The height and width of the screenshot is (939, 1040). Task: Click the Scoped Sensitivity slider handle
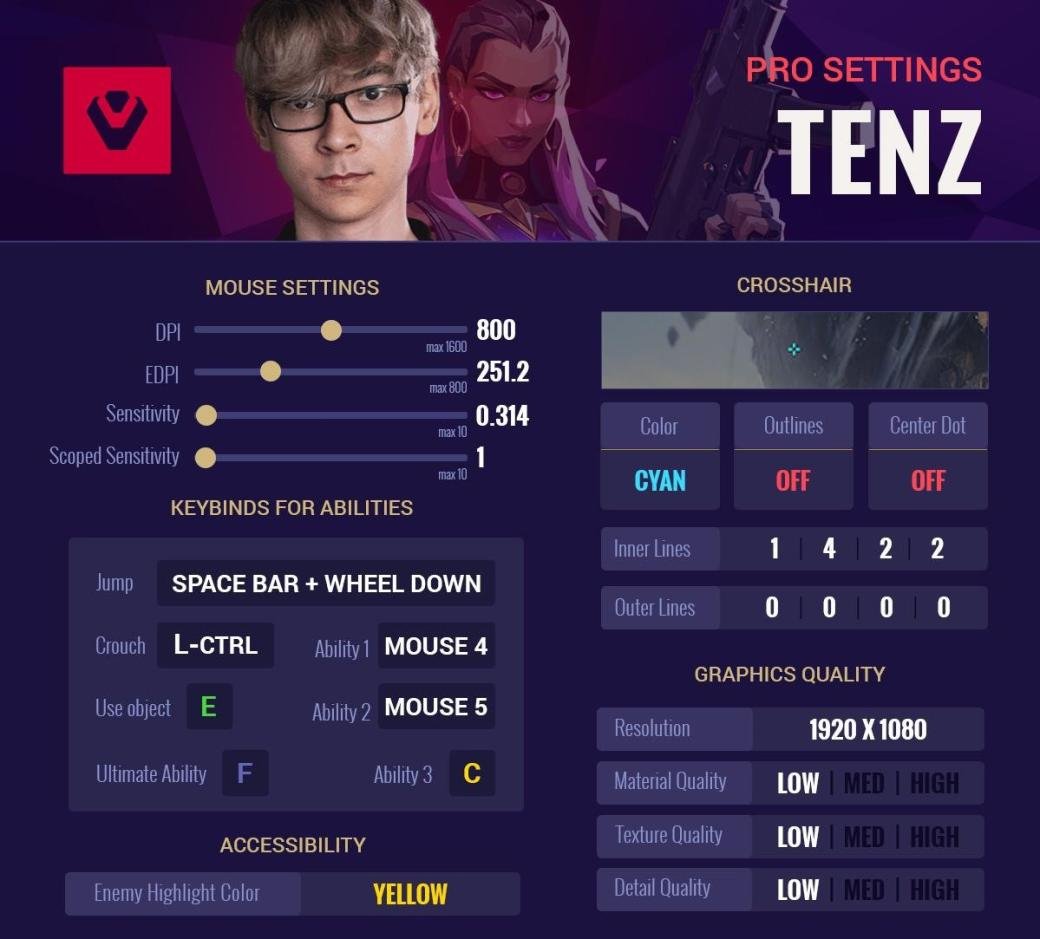[206, 458]
